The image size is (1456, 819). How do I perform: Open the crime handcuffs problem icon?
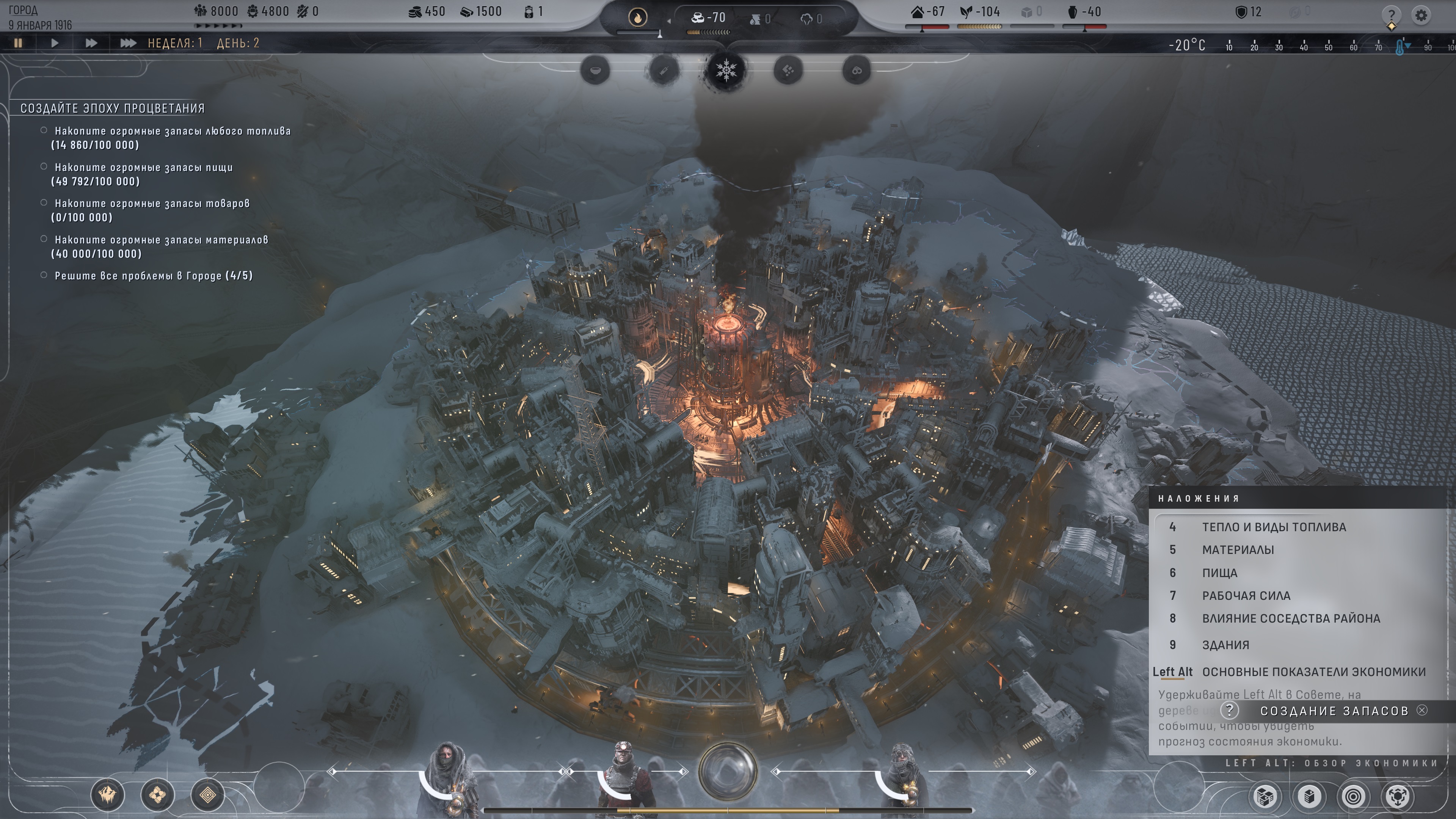click(856, 71)
